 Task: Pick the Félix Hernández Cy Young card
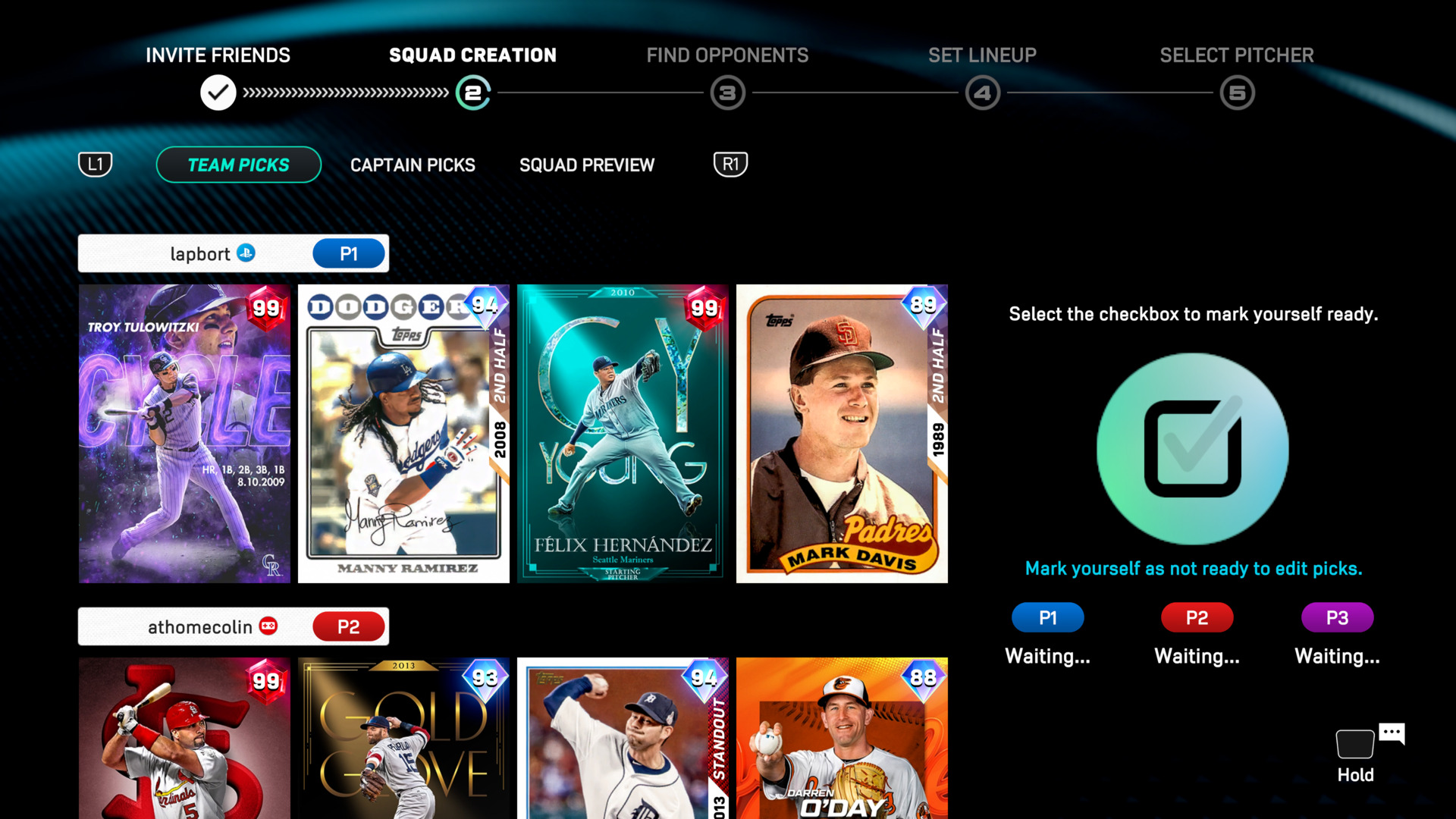click(x=622, y=433)
